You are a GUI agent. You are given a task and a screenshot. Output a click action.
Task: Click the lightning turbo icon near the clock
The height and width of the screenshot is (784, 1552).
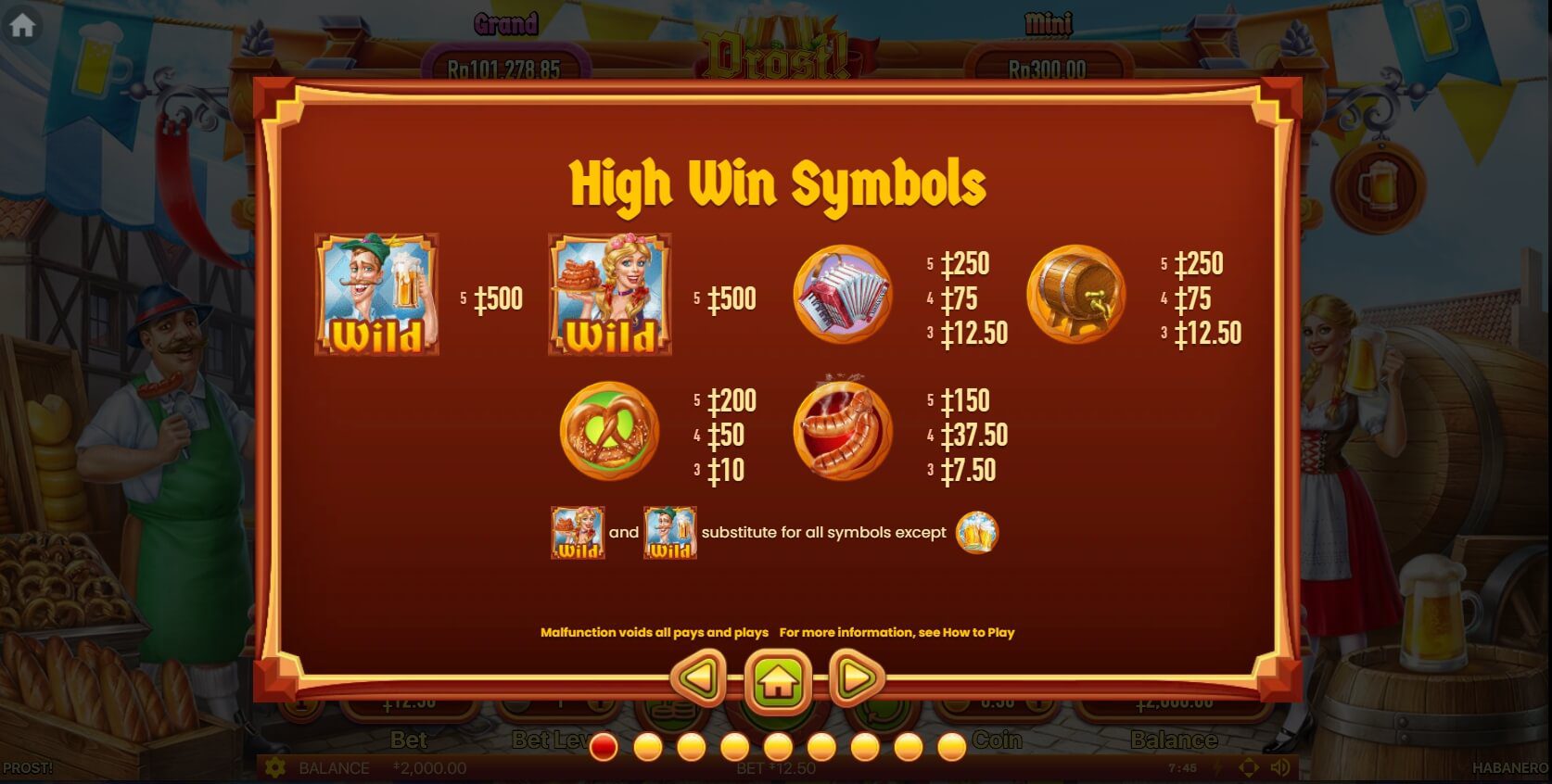click(1219, 767)
